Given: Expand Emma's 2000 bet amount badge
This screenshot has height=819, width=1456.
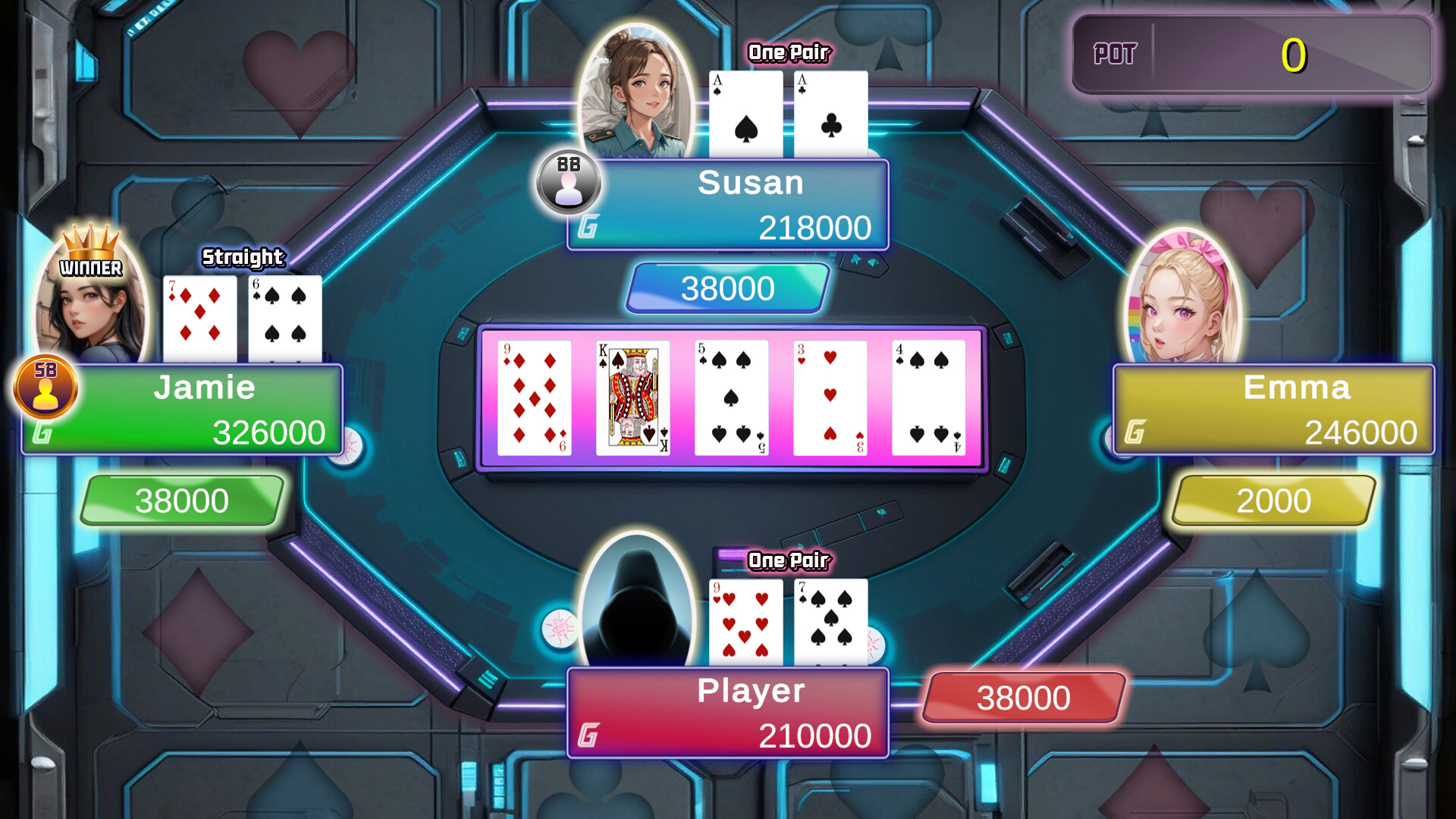Looking at the screenshot, I should (x=1272, y=500).
